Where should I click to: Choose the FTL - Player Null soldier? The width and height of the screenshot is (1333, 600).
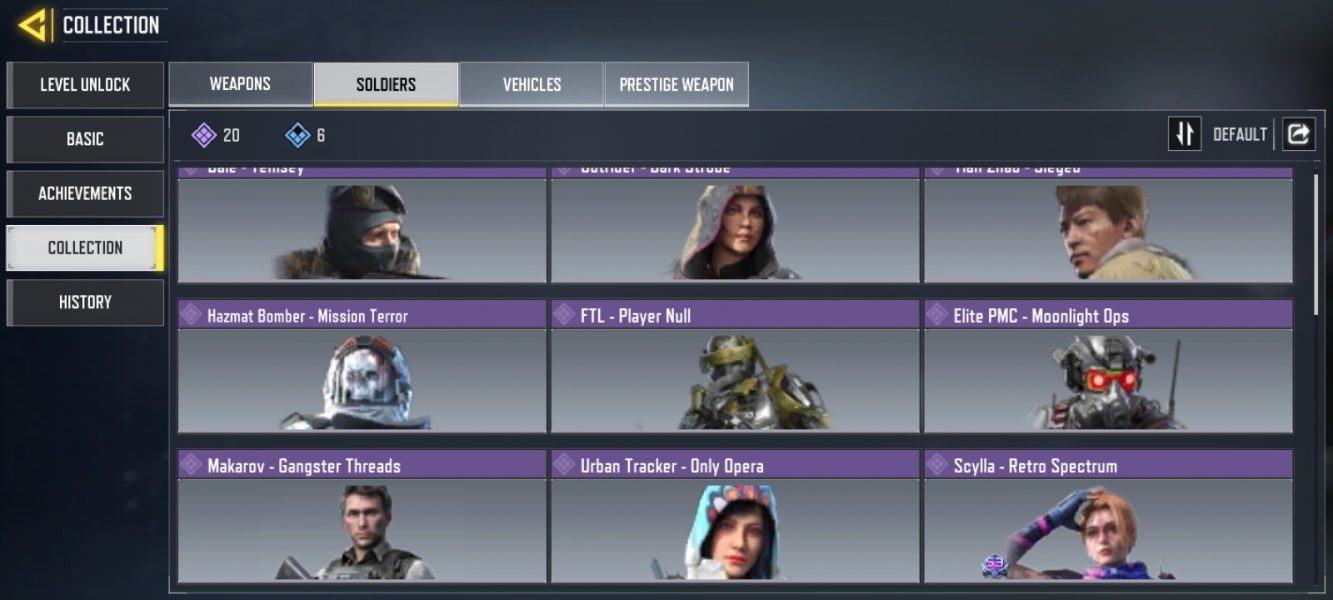coord(735,366)
